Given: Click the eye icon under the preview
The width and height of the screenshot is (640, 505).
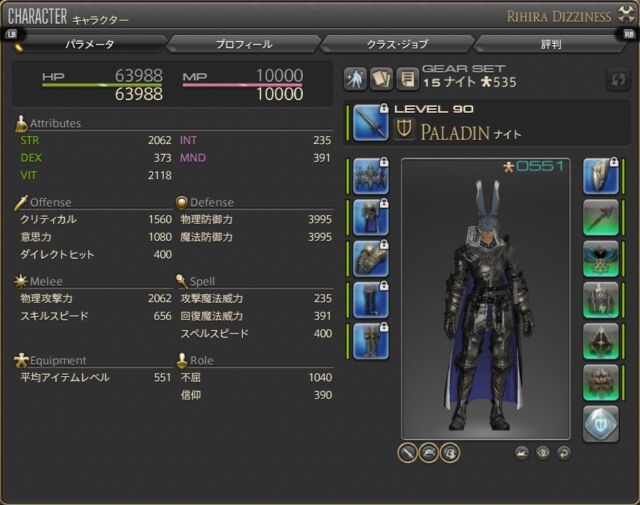Looking at the screenshot, I should pyautogui.click(x=544, y=452).
